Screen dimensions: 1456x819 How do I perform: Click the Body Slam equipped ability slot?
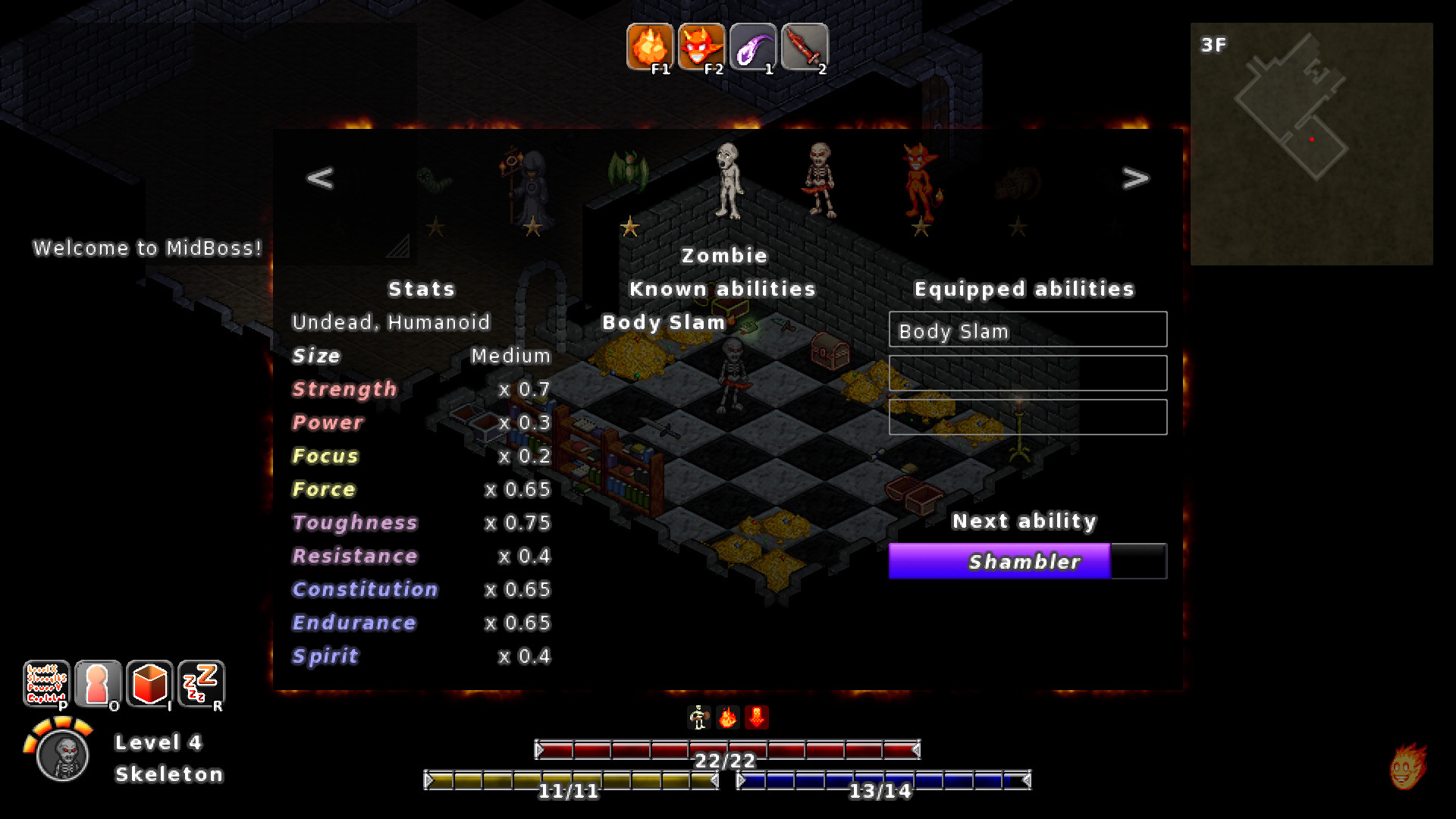pyautogui.click(x=1028, y=330)
